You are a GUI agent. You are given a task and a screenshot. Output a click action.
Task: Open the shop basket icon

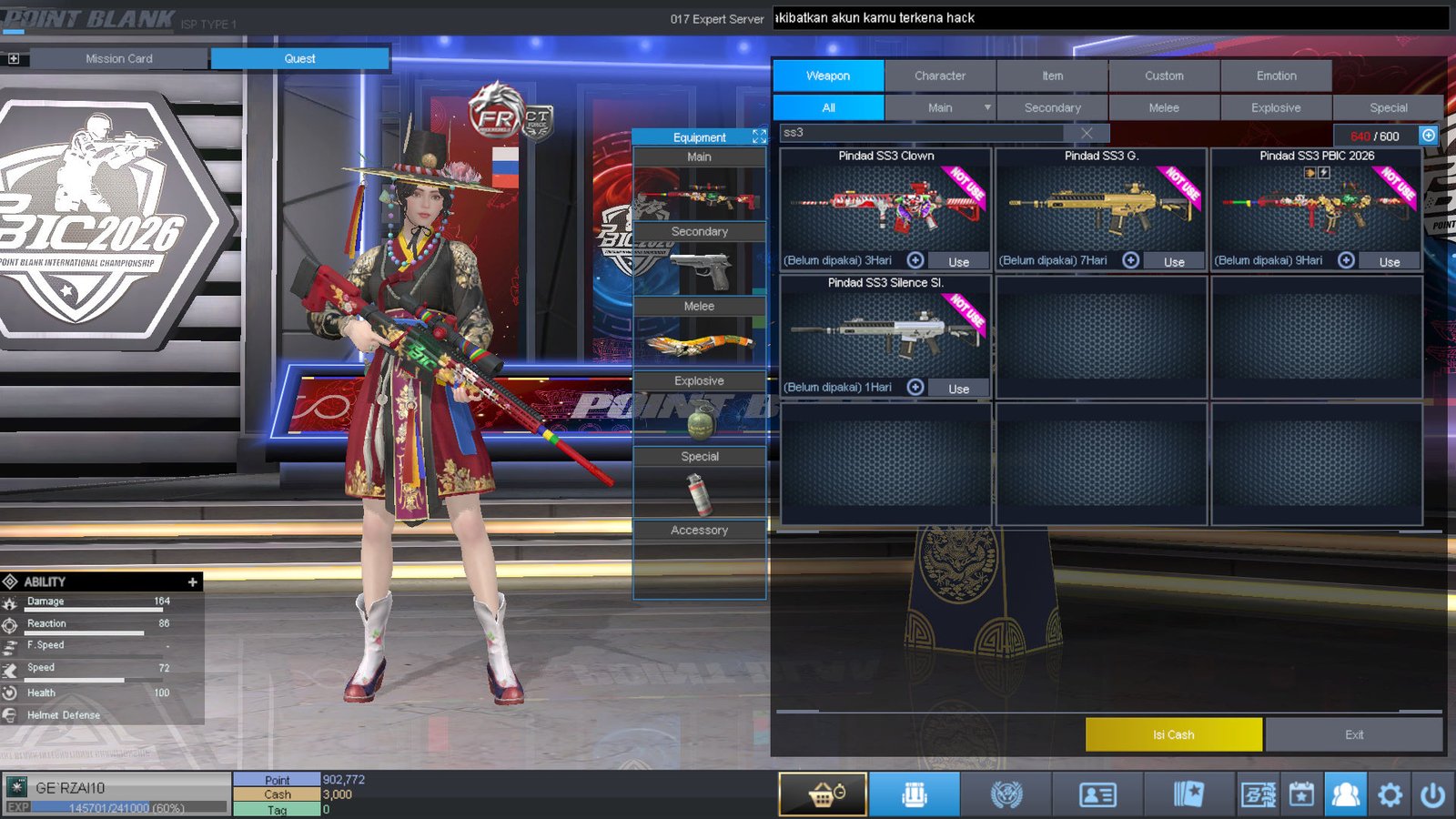point(823,794)
